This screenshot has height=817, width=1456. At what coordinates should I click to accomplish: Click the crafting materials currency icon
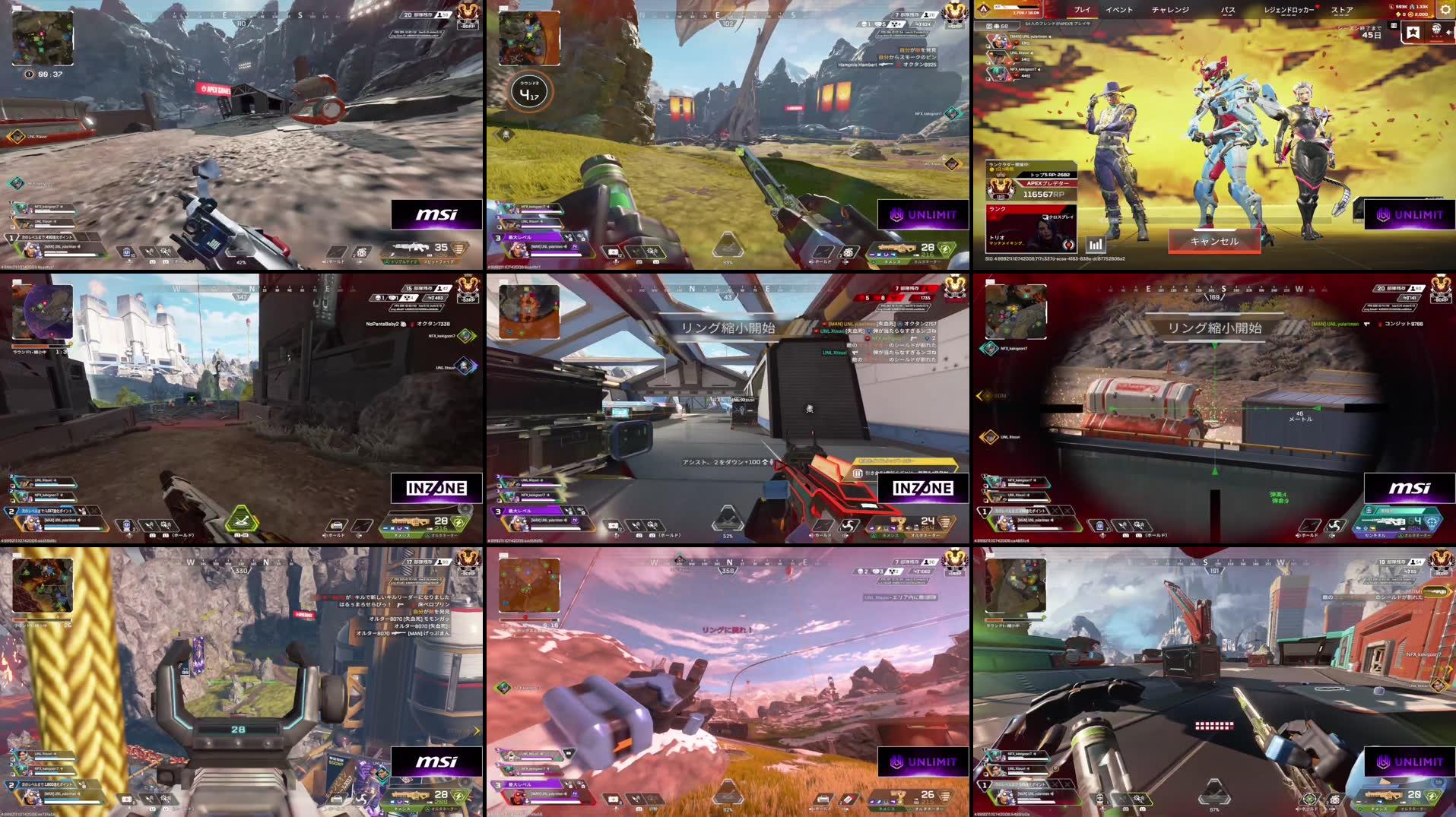(1398, 14)
